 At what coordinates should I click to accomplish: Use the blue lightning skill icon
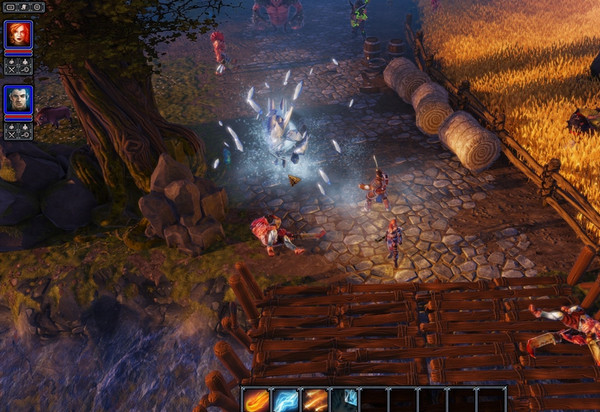(286, 399)
